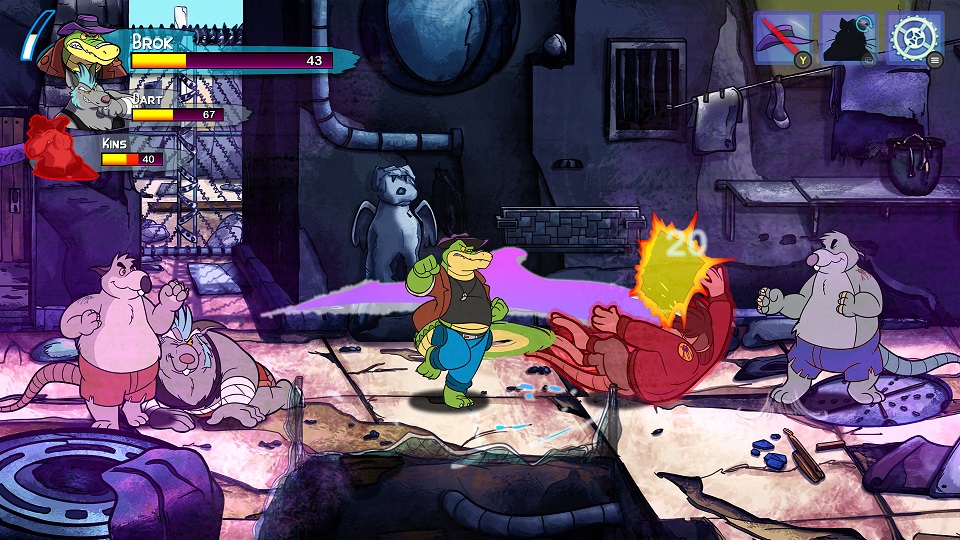
Task: Click the purple hat mode-switch icon
Action: [x=781, y=40]
